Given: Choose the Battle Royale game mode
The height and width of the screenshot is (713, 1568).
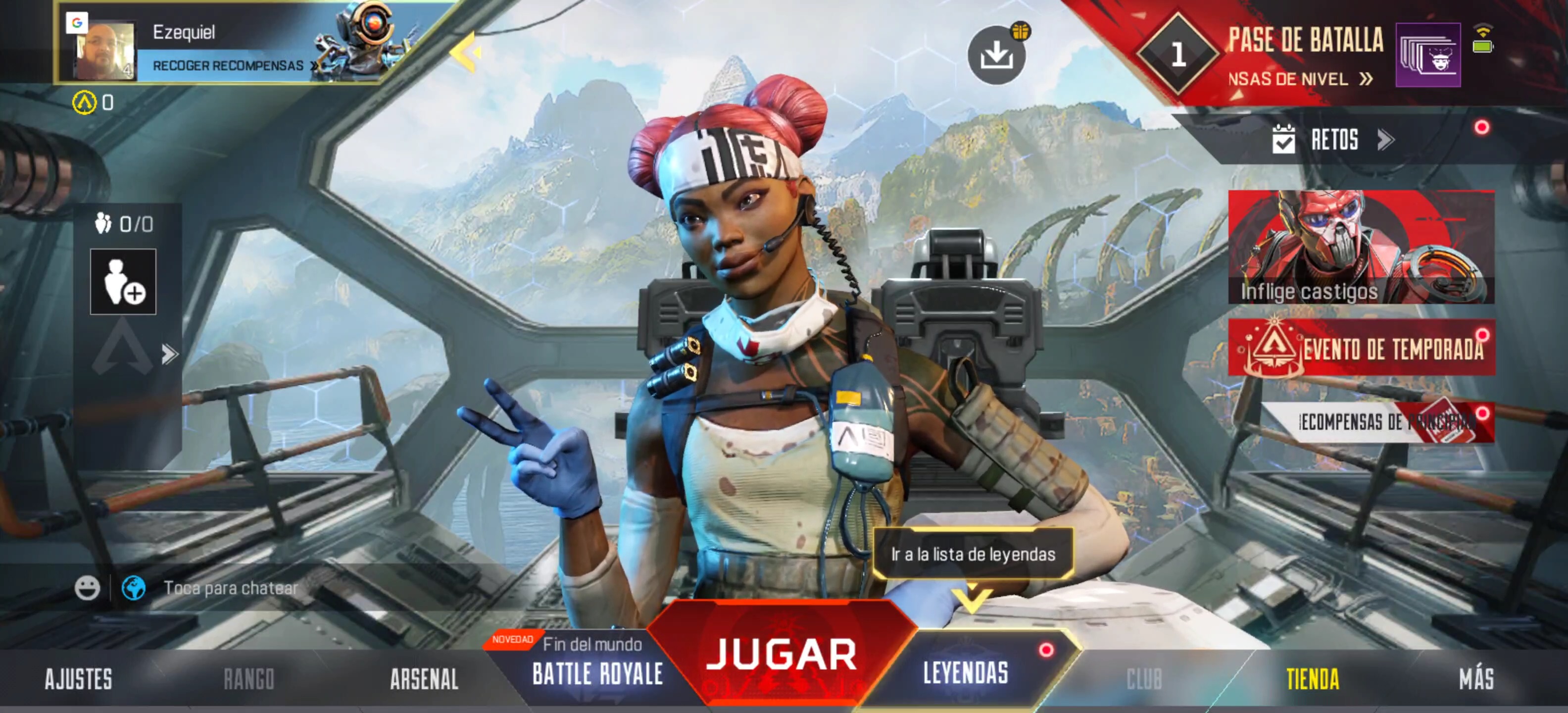Looking at the screenshot, I should 596,673.
